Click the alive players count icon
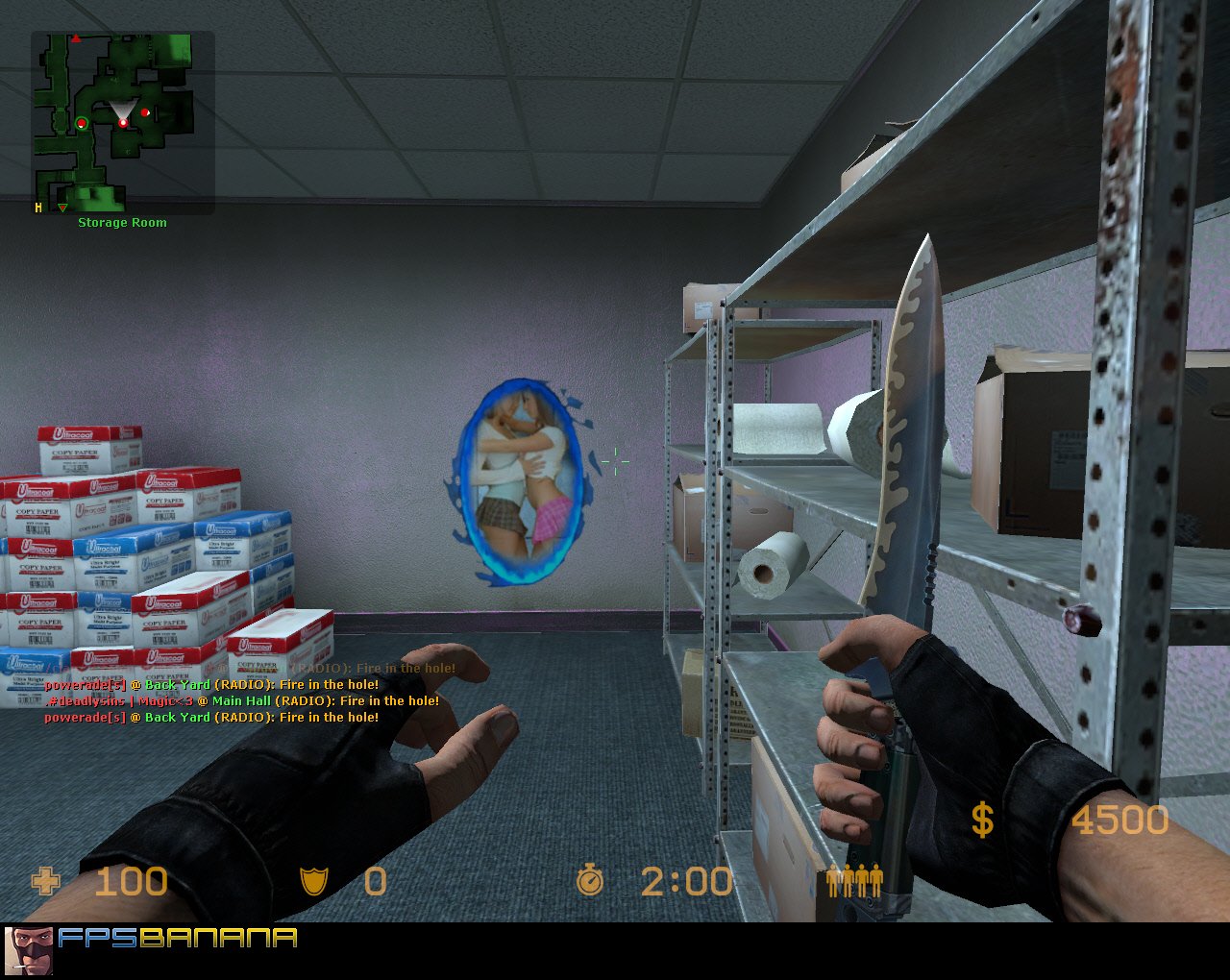This screenshot has height=980, width=1230. (853, 880)
